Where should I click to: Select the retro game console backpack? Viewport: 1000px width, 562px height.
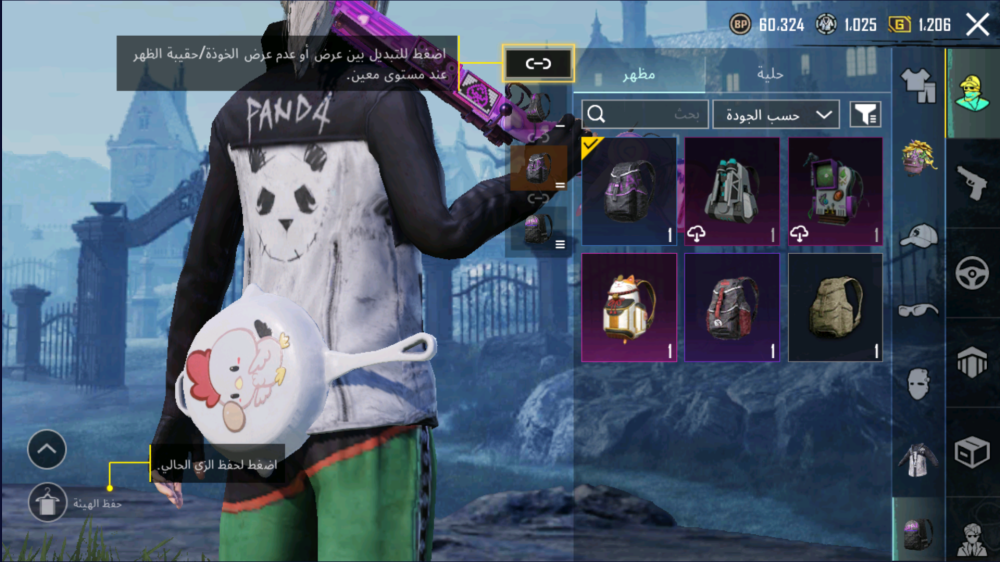coord(836,191)
